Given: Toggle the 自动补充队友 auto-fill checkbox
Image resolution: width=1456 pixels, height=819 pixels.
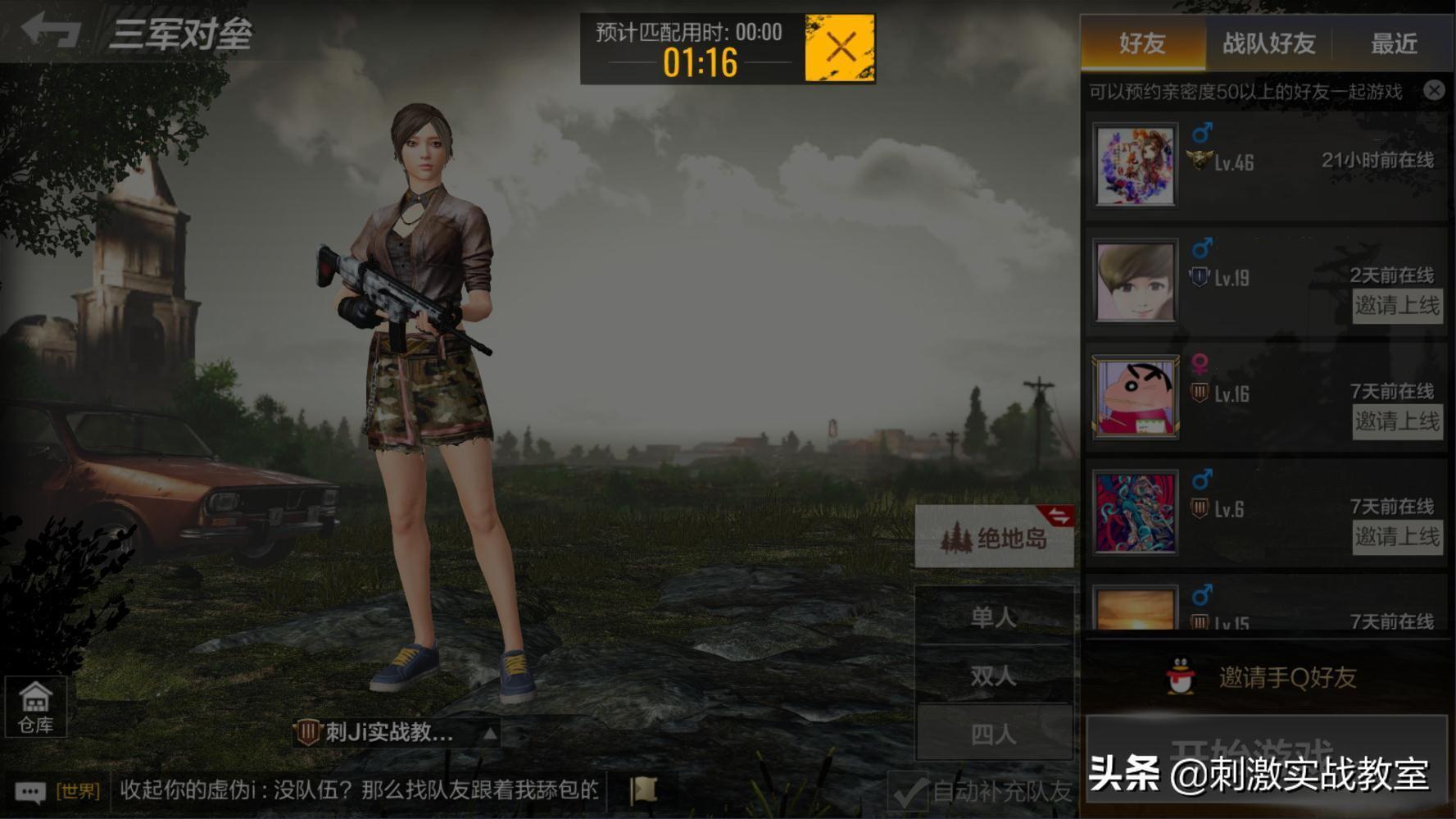Looking at the screenshot, I should click(x=909, y=792).
